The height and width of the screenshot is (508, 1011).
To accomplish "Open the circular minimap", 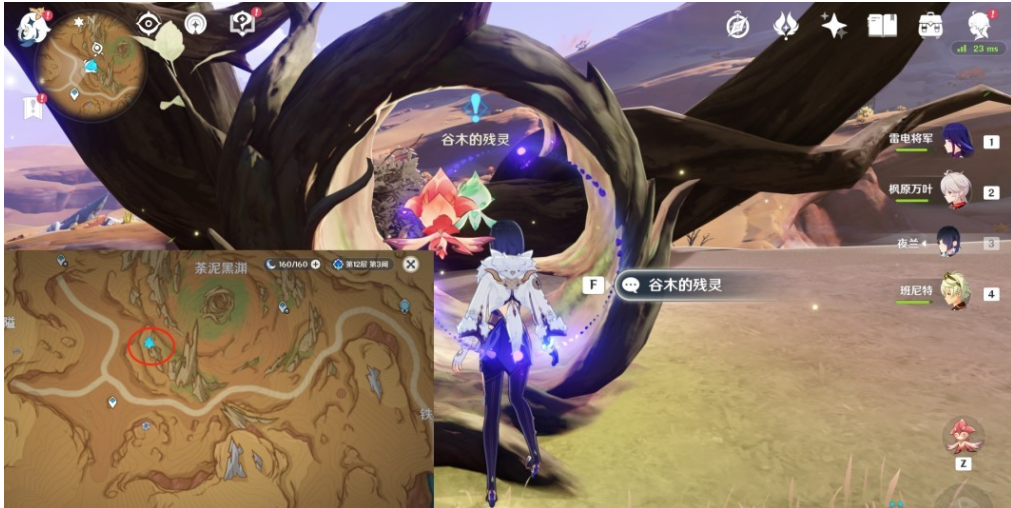I will (x=92, y=66).
